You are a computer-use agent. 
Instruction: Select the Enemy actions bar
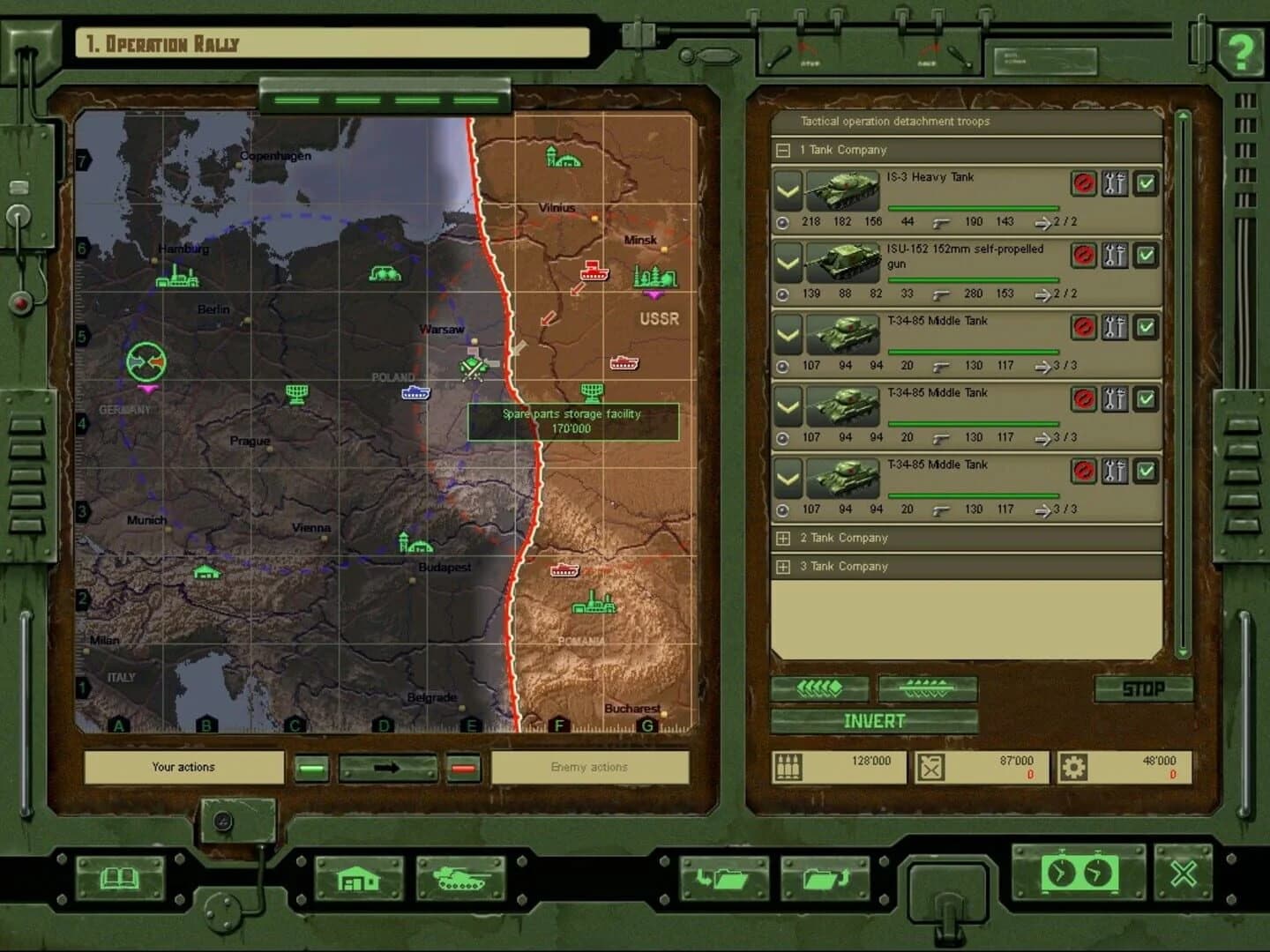coord(591,767)
